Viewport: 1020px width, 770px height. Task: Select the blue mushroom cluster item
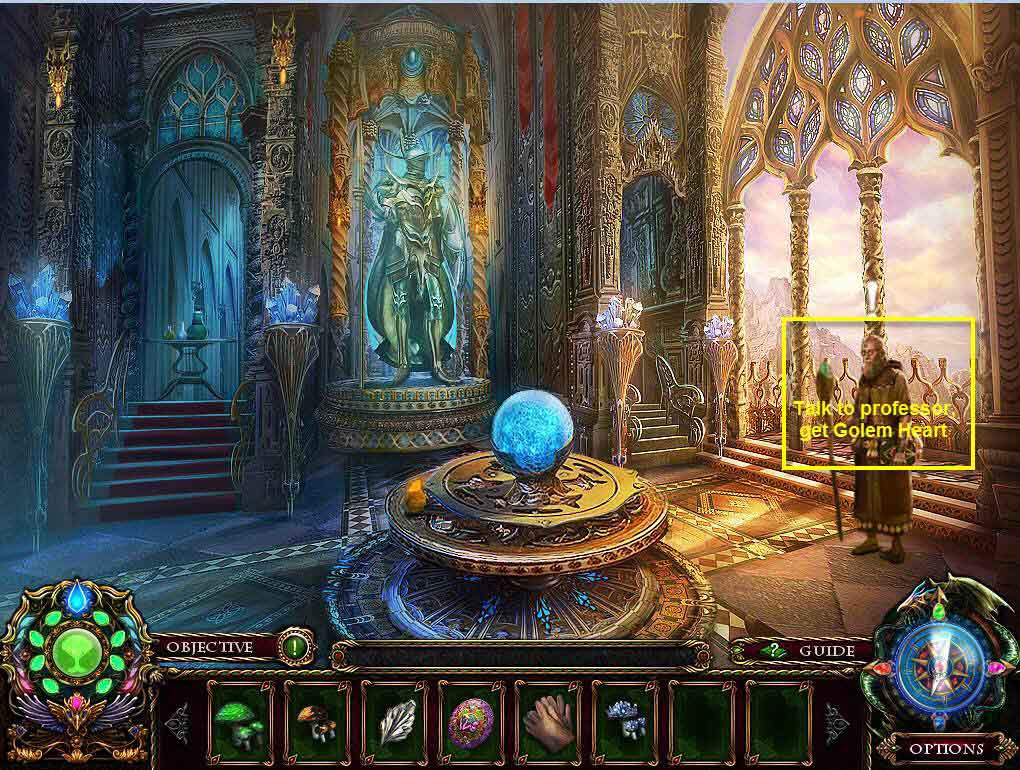point(625,719)
